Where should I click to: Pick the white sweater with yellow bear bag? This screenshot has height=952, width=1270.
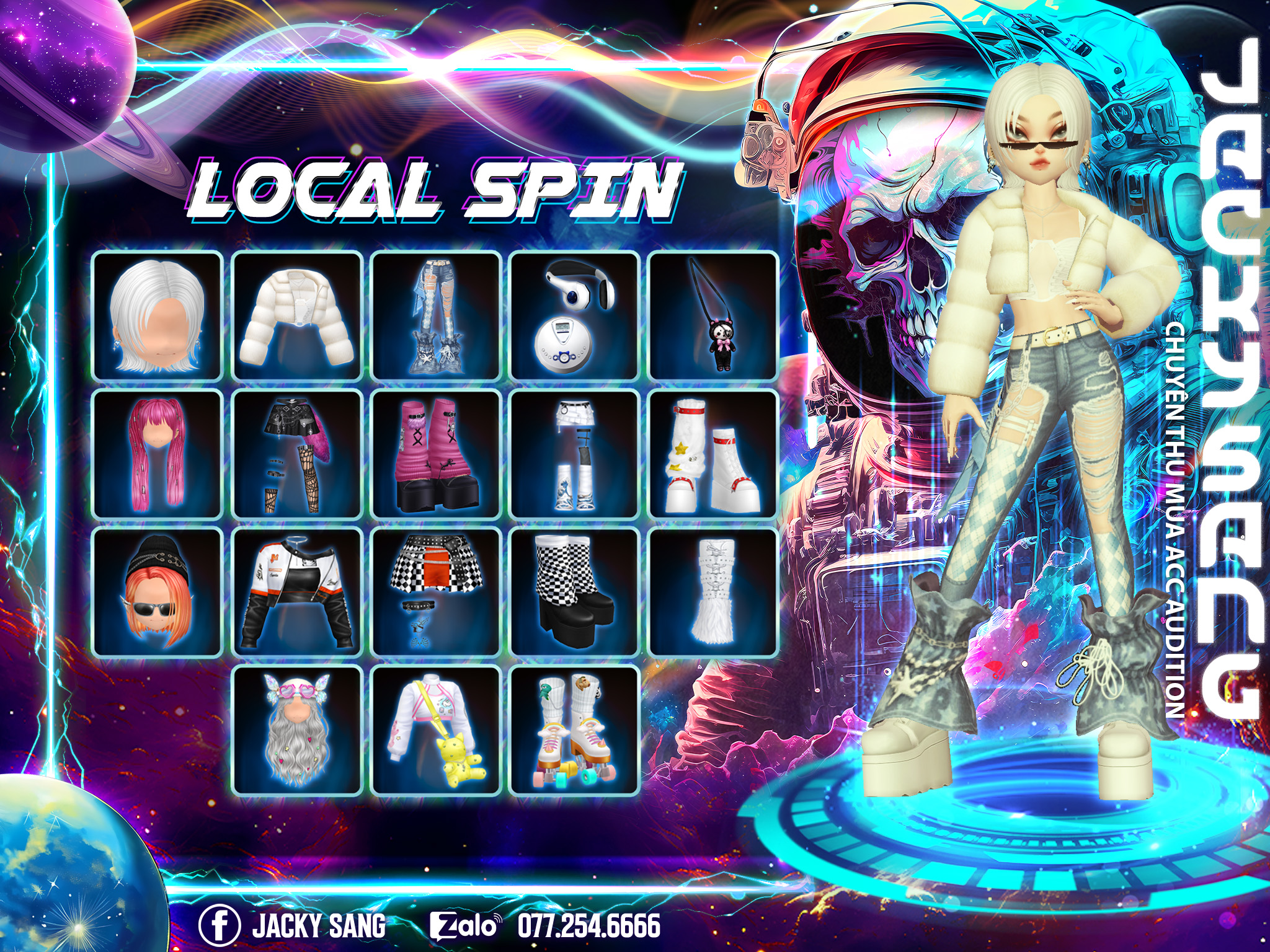436,730
